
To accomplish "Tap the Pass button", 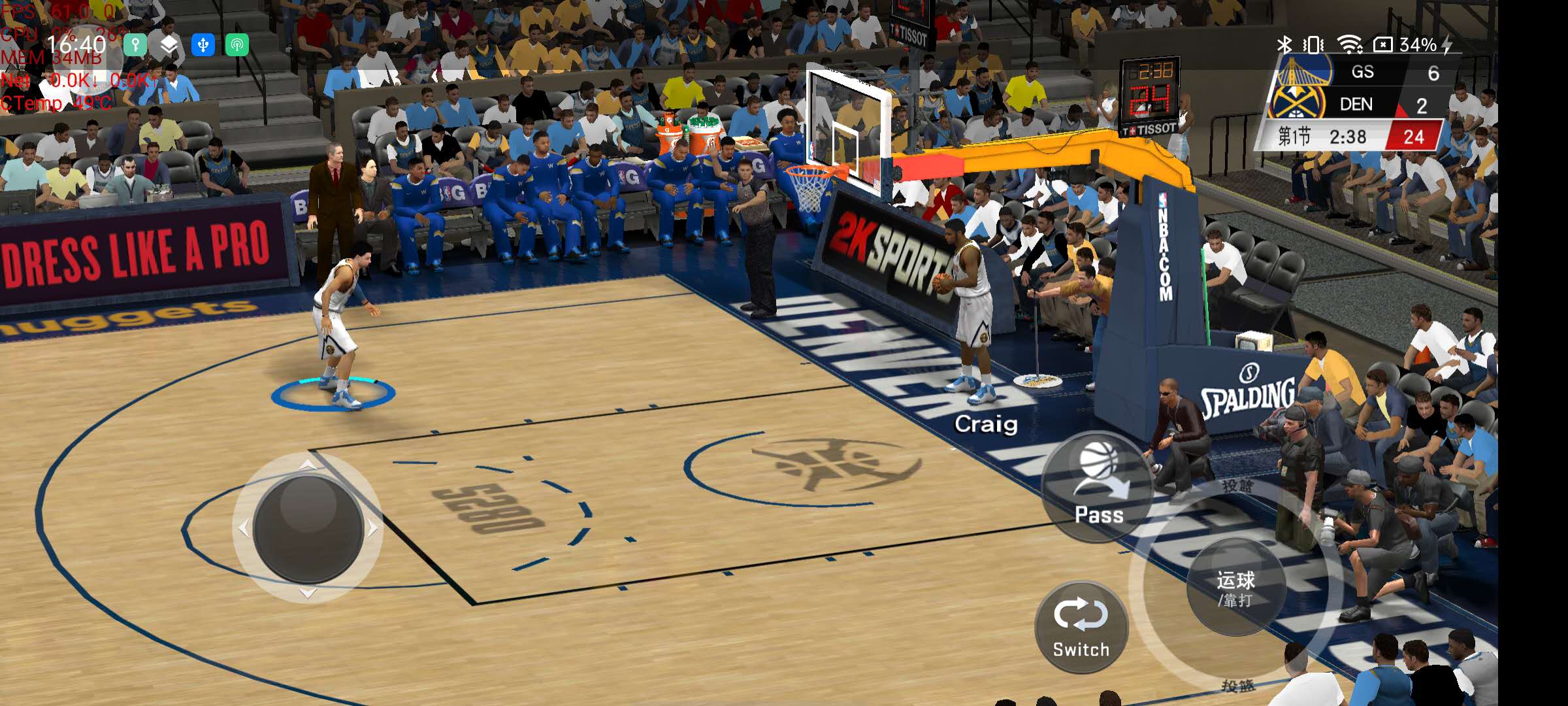I will tap(1099, 487).
